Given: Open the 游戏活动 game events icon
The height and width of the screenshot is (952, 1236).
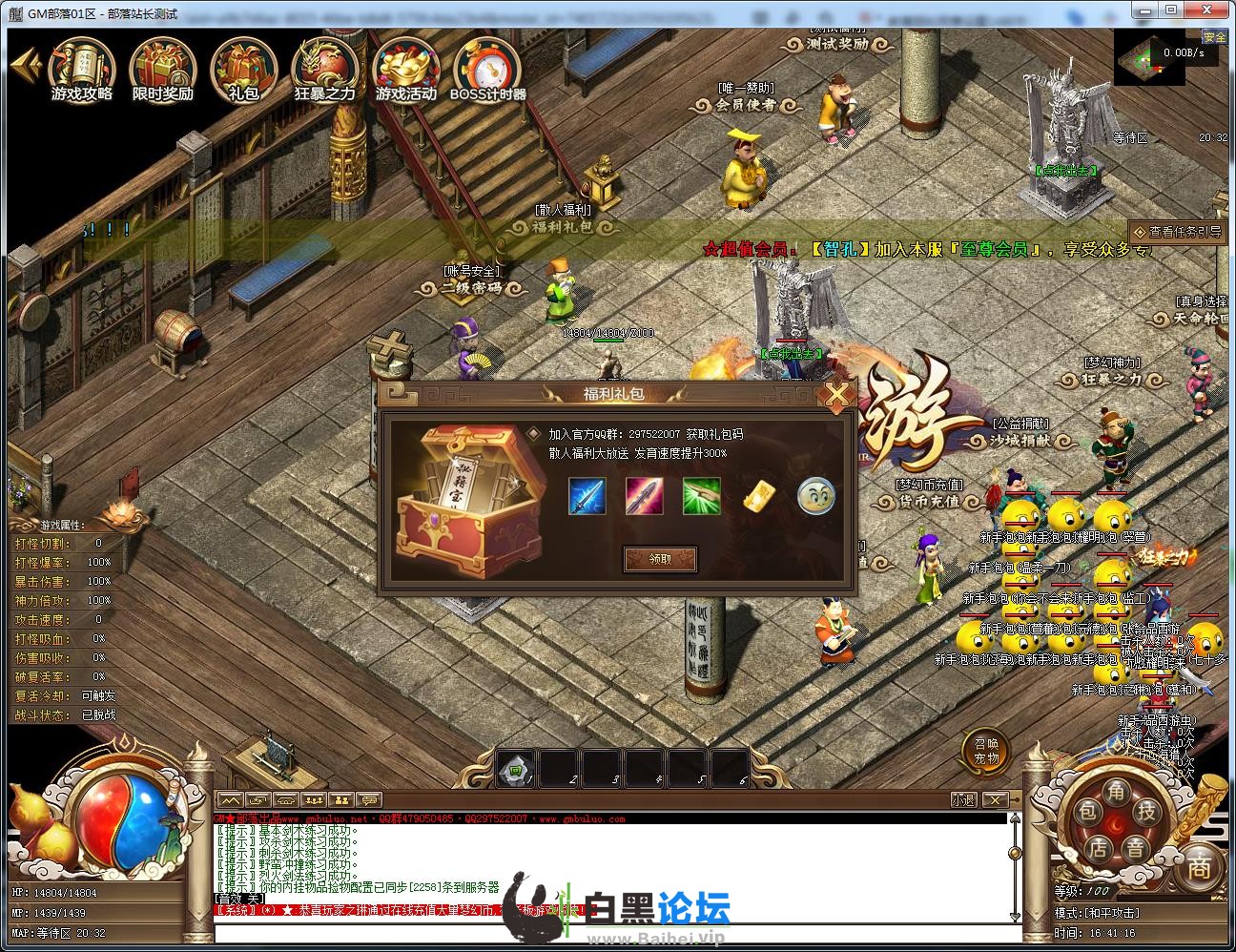Looking at the screenshot, I should 405,70.
